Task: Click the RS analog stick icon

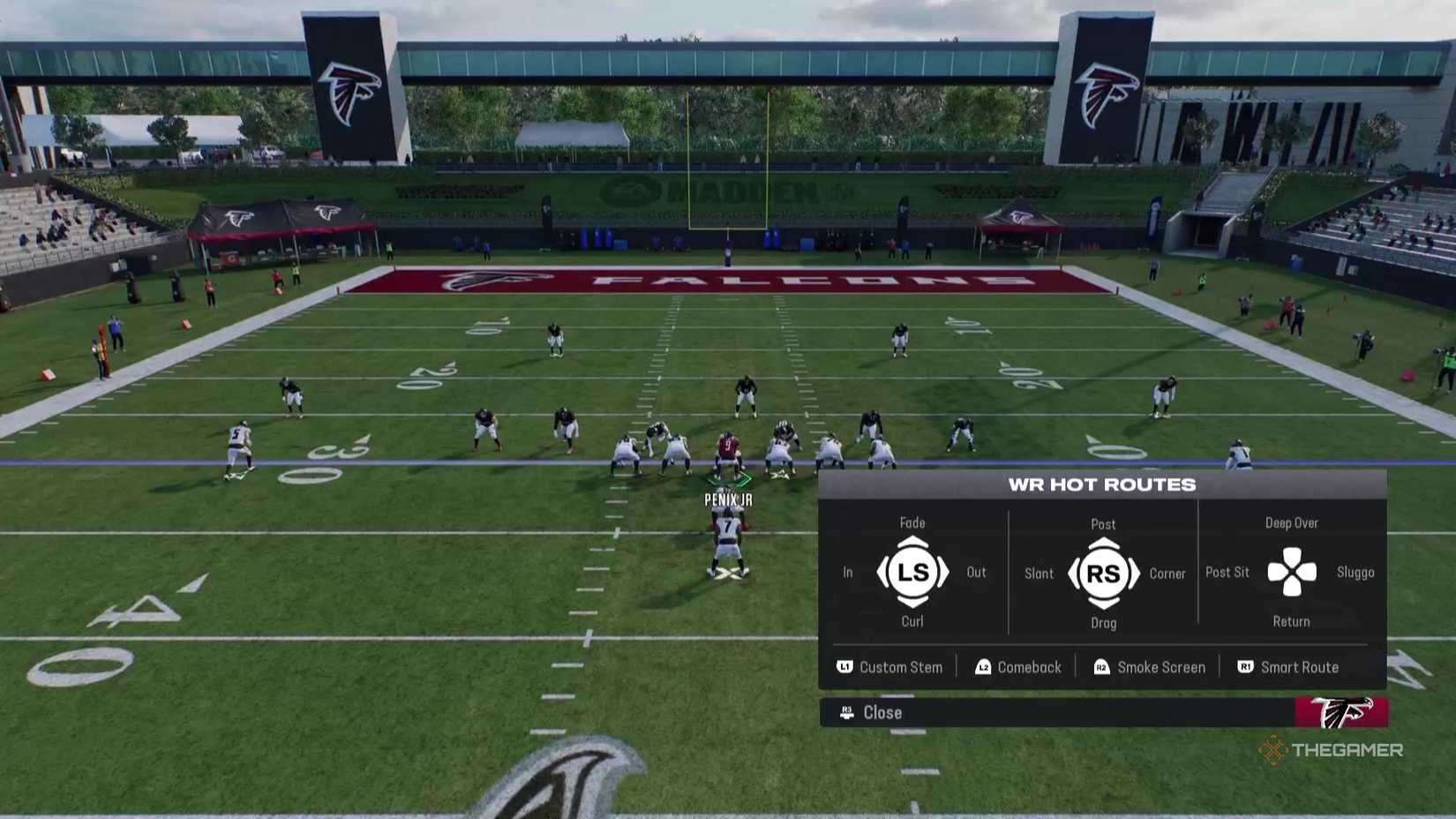Action: [1103, 572]
